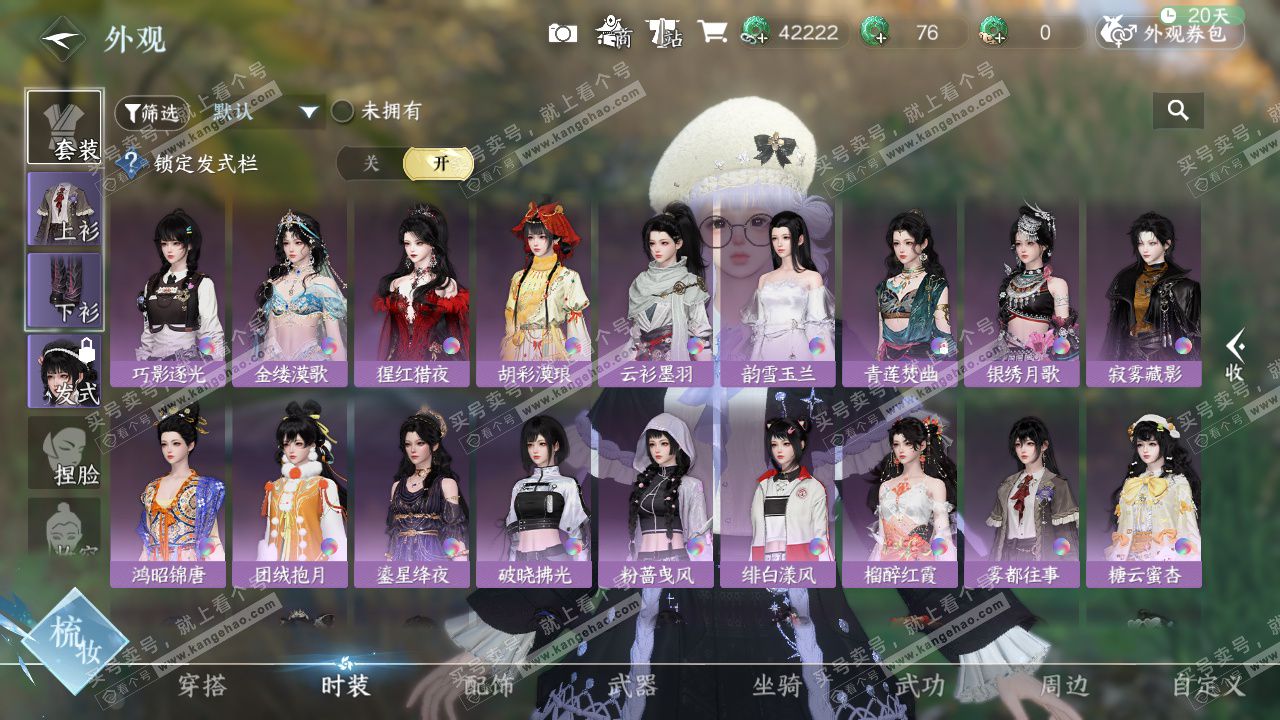
Task: Open the 筛选 filter button
Action: 151,113
